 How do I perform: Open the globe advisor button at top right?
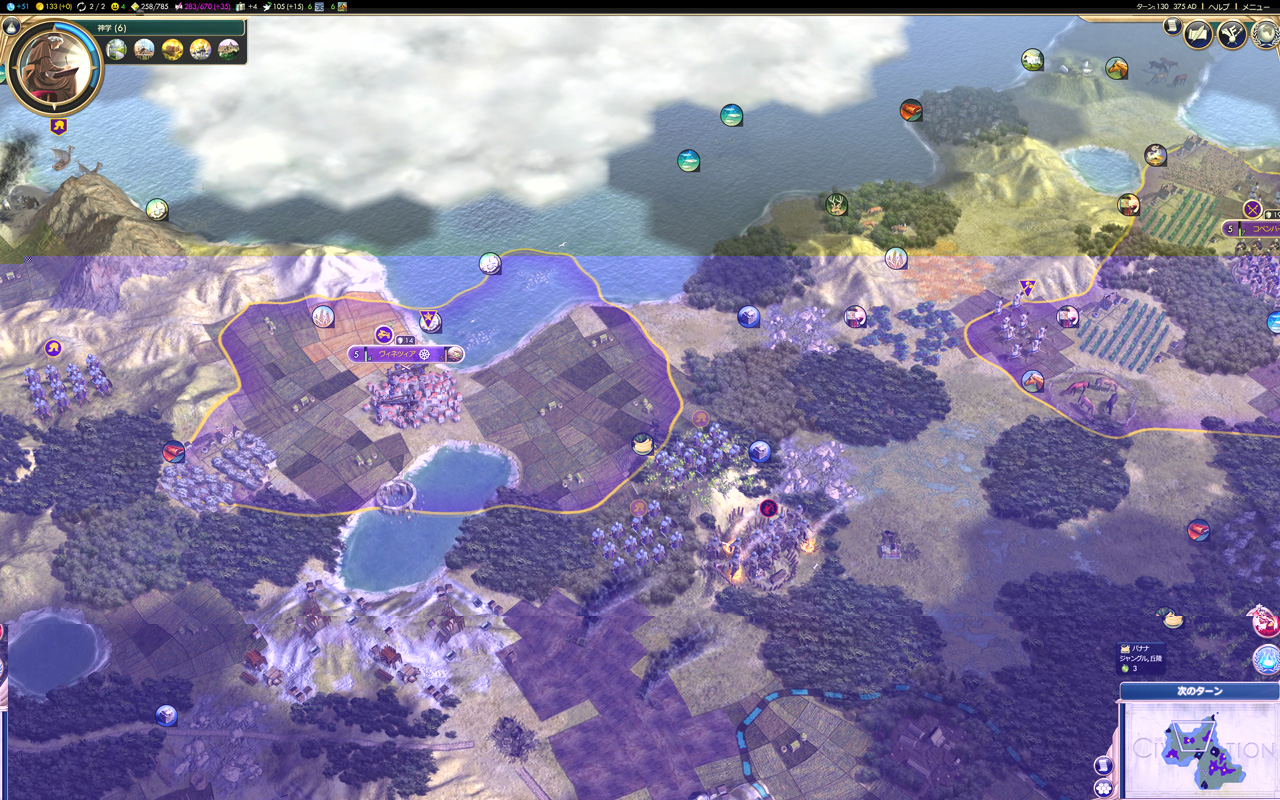pyautogui.click(x=1266, y=34)
